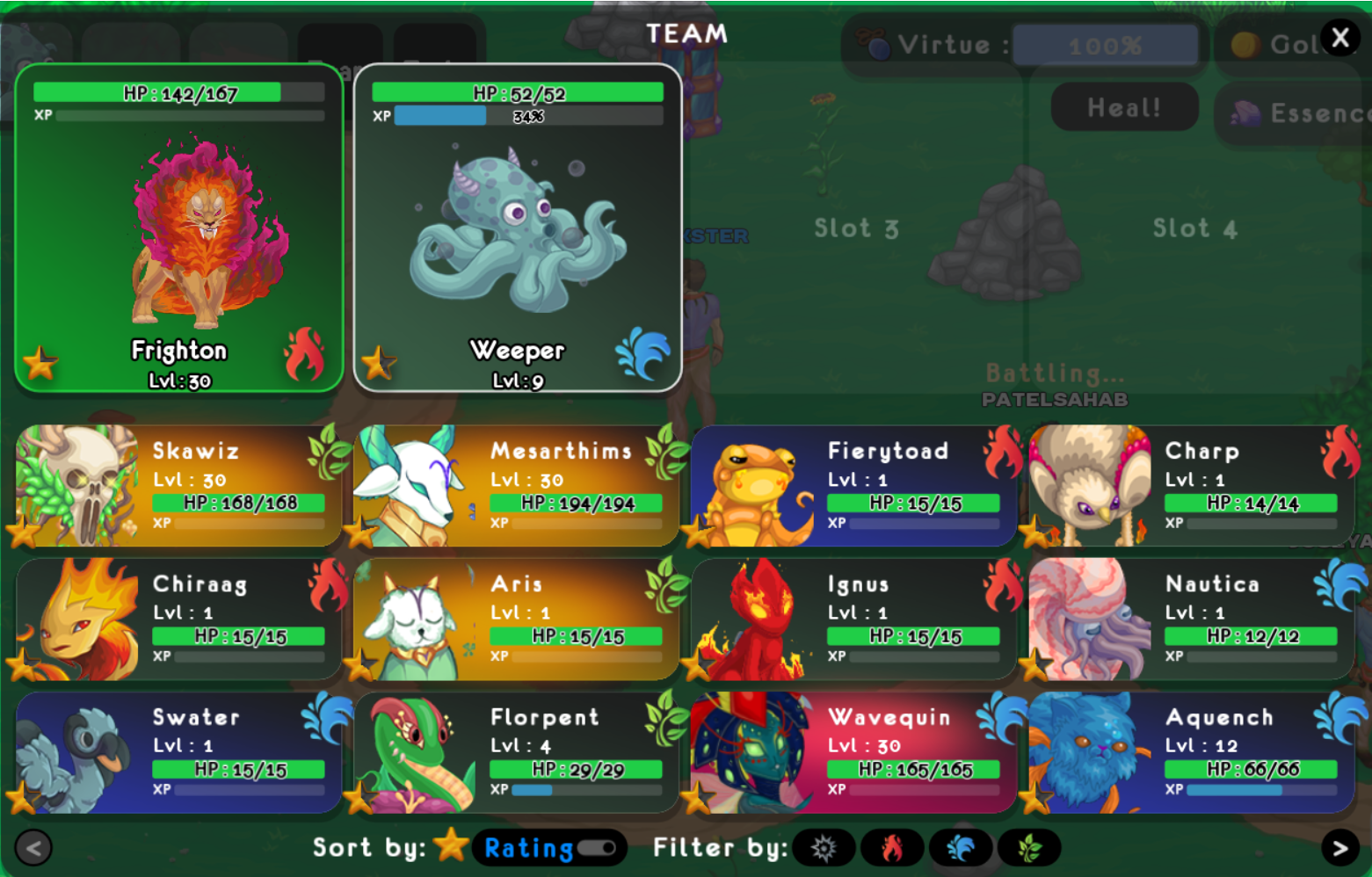This screenshot has height=877, width=1372.
Task: Select the sun element filter icon
Action: point(824,848)
